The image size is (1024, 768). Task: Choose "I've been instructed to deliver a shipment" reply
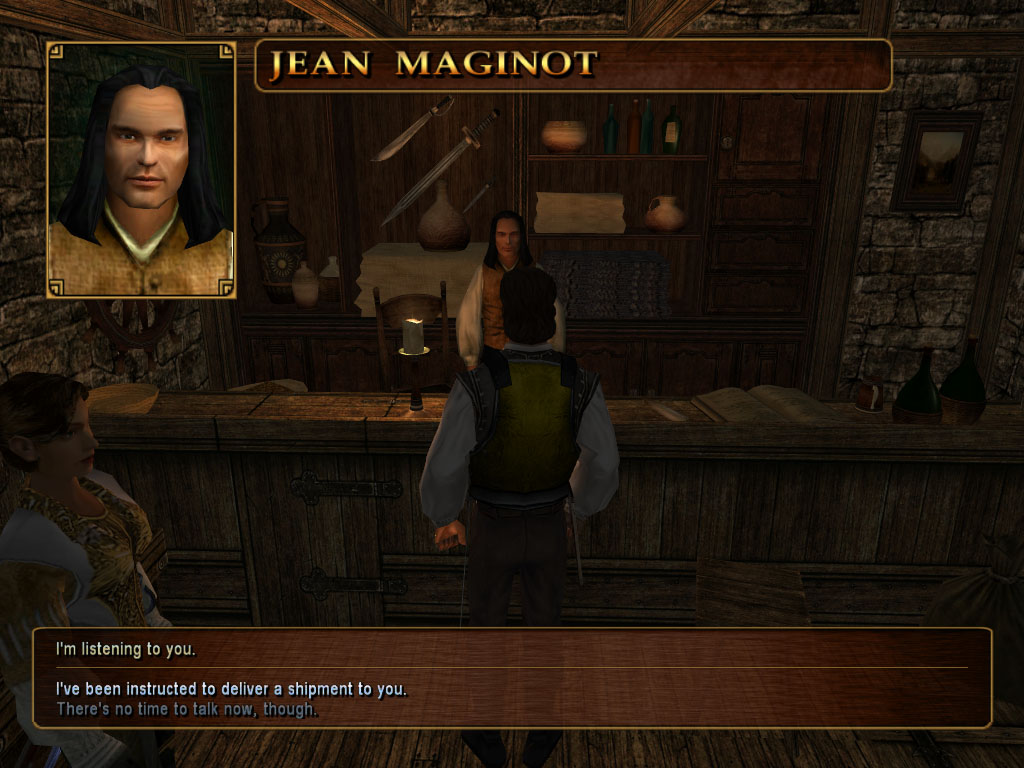[232, 689]
